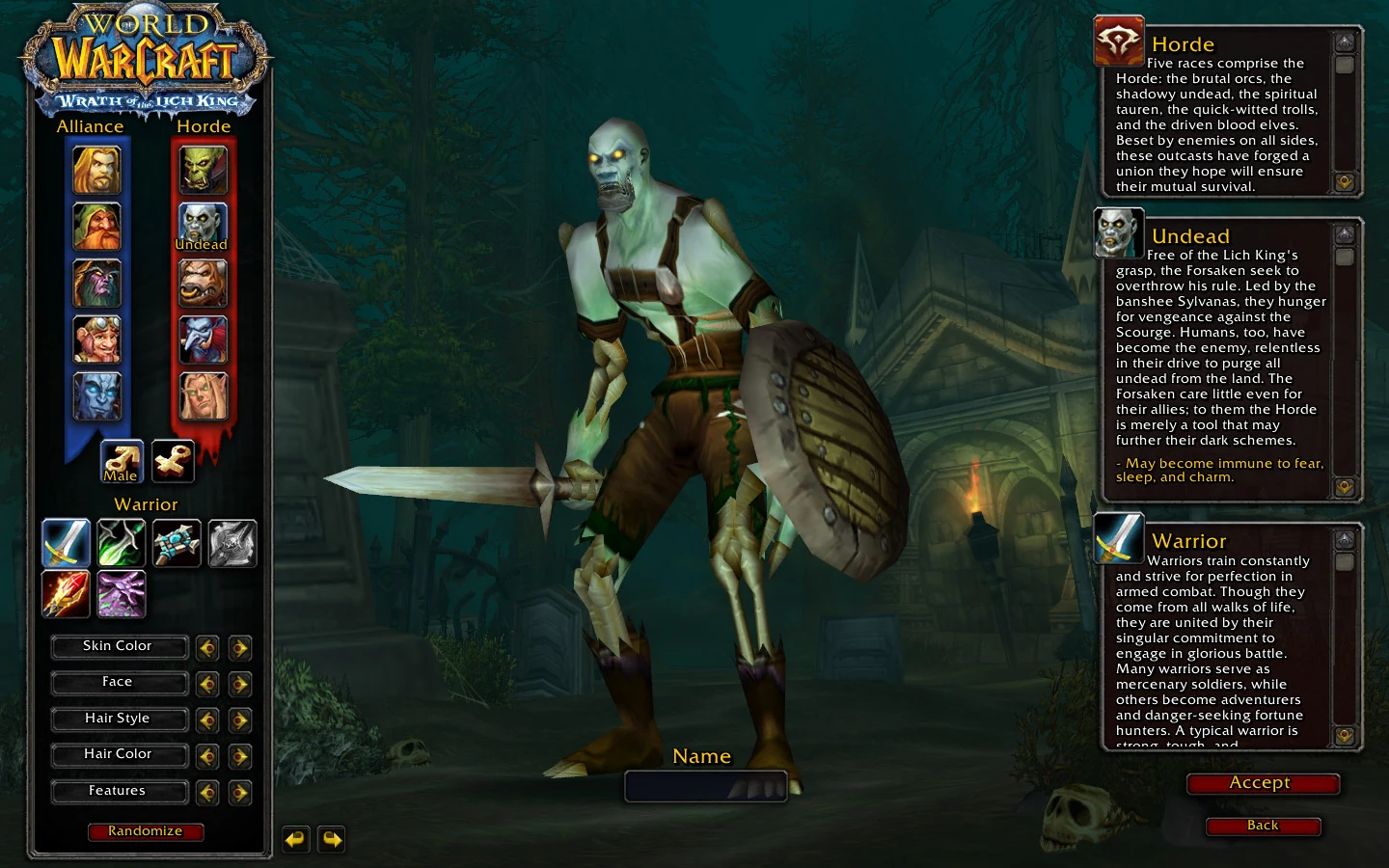Switch to the Horde faction column

[x=203, y=125]
